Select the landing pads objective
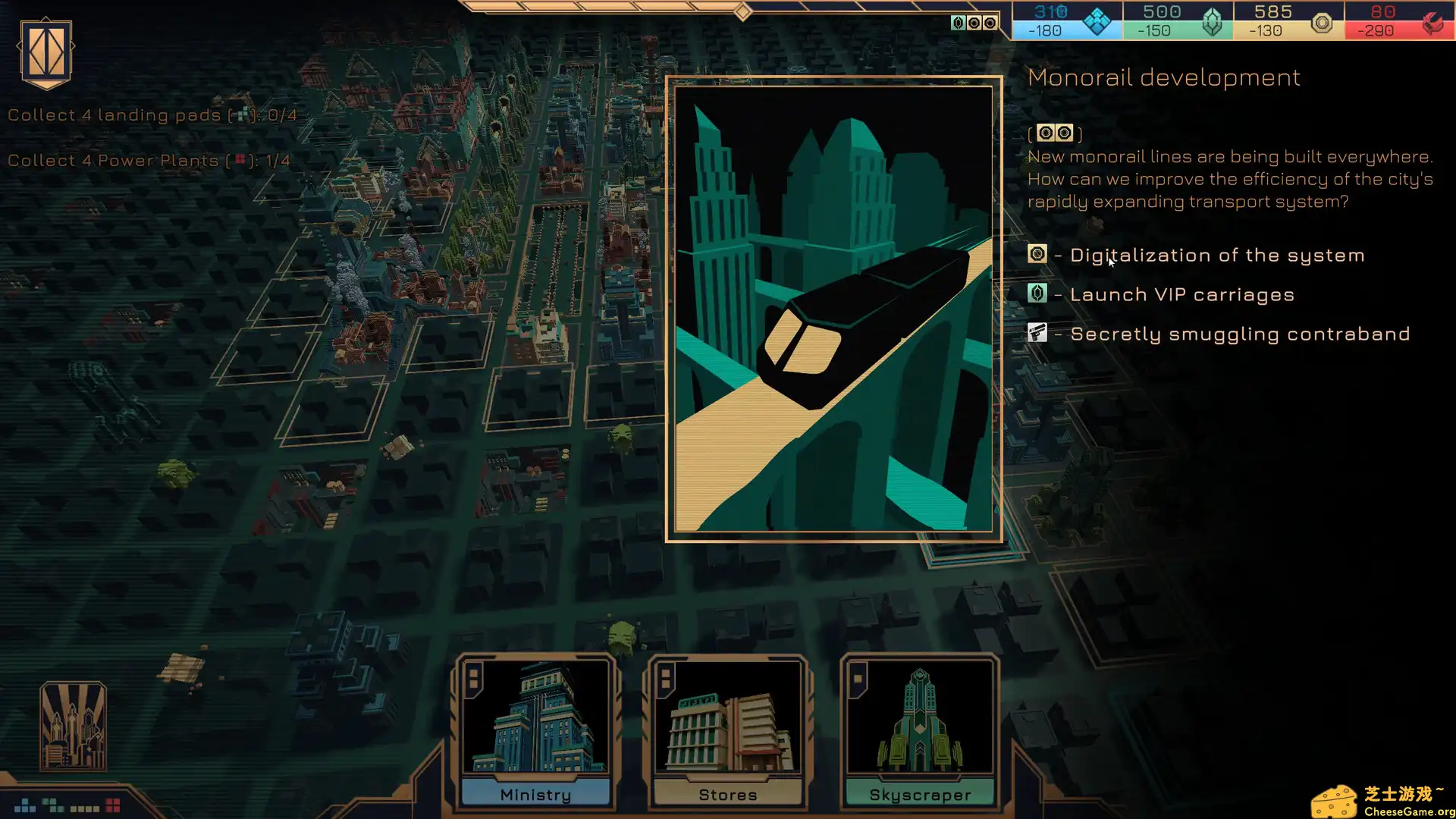The height and width of the screenshot is (819, 1456). pos(152,115)
